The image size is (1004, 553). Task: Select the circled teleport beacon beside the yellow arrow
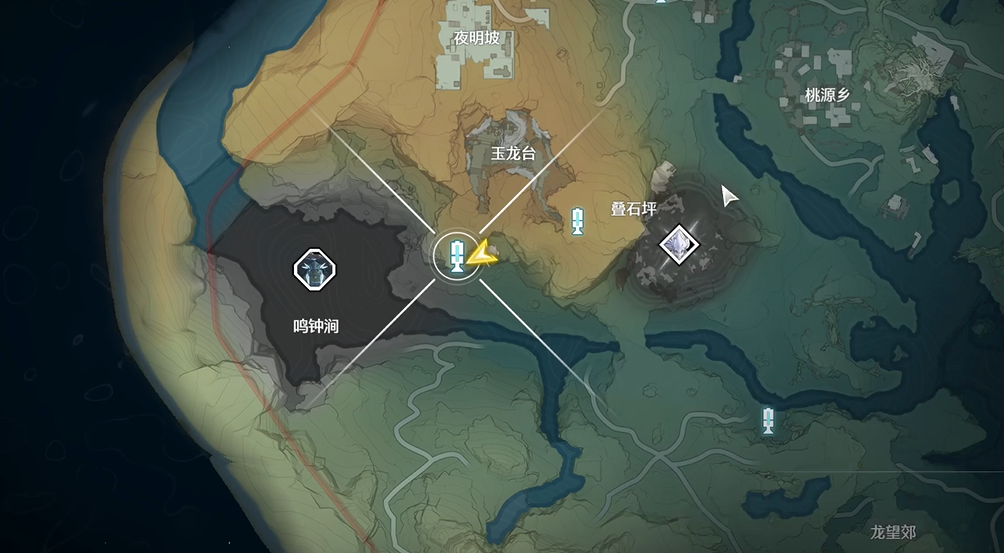coord(455,255)
